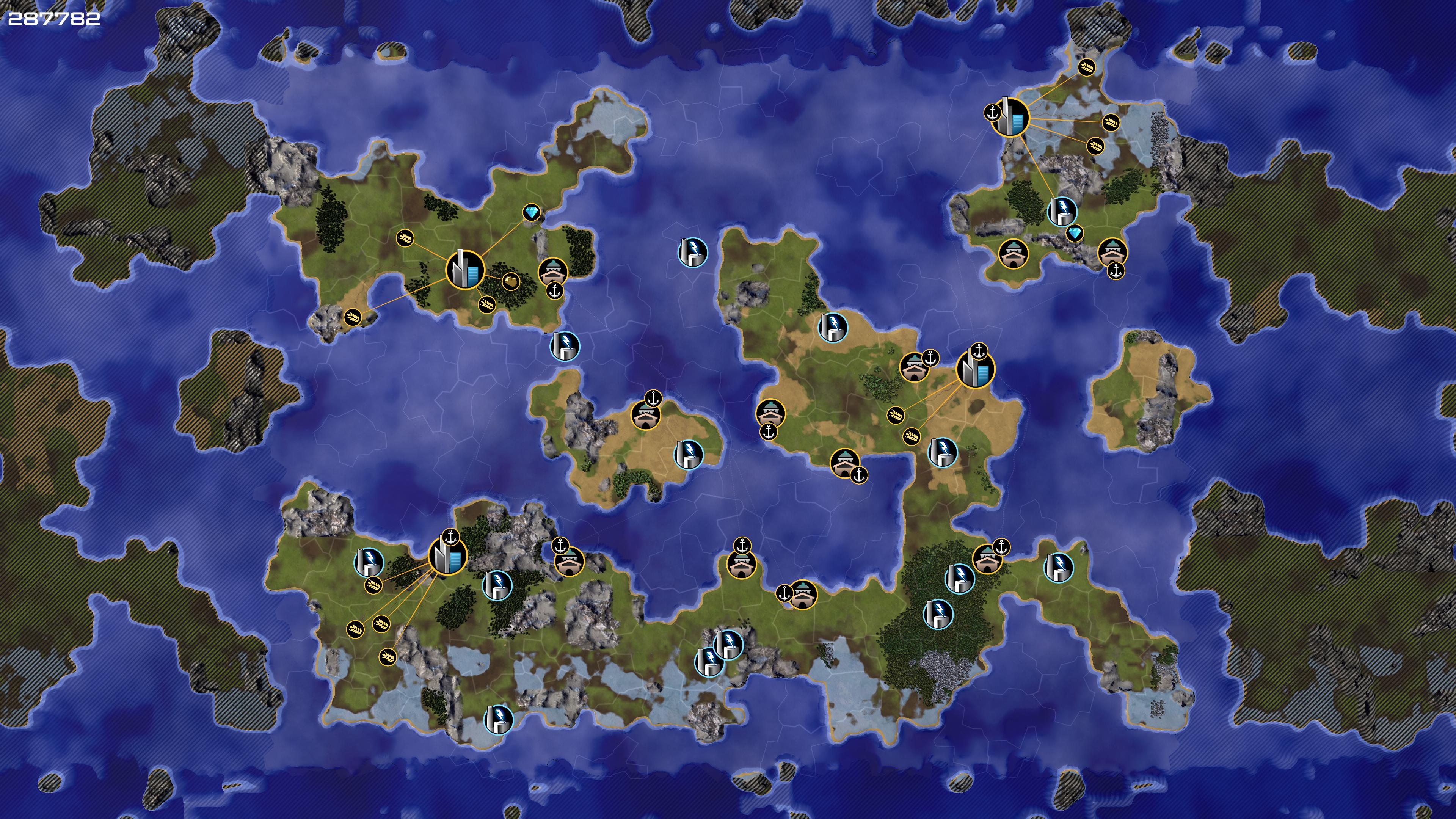1456x819 pixels.
Task: Select the power plant marker linked to a city
Action: pos(1062,211)
